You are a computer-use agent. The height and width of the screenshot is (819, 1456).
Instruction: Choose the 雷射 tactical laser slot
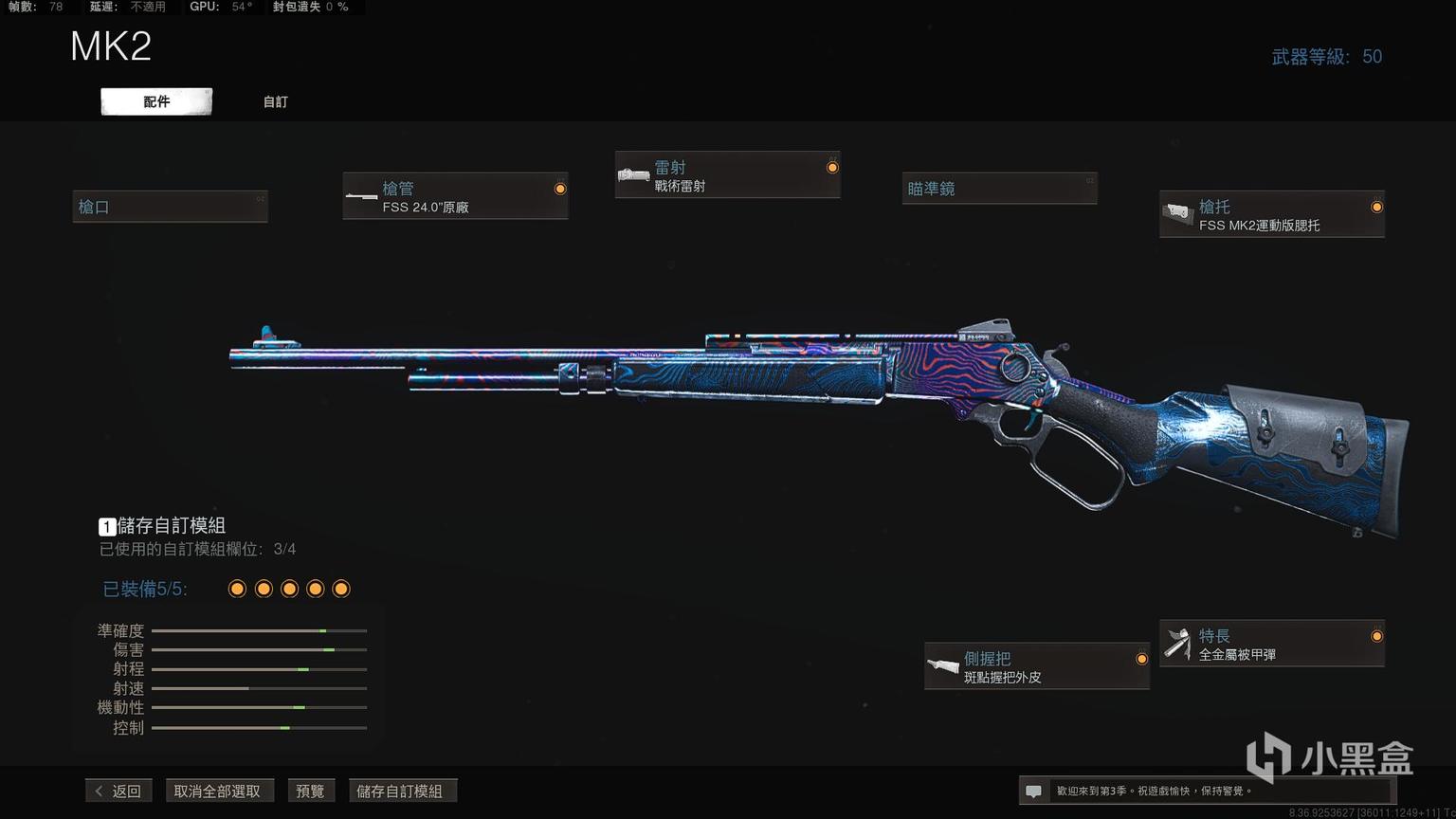click(x=727, y=175)
